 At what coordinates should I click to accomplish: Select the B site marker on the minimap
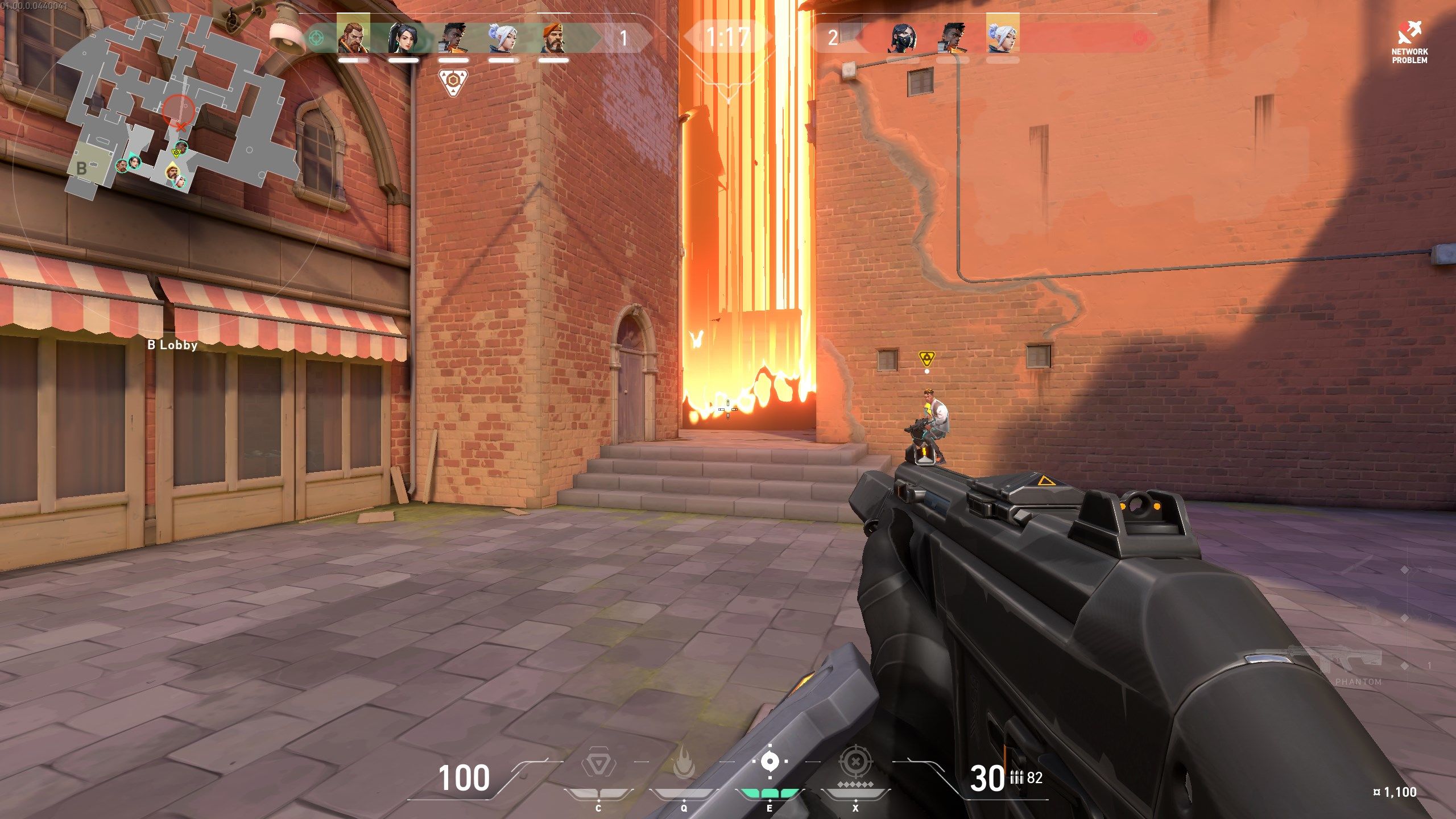(x=82, y=168)
